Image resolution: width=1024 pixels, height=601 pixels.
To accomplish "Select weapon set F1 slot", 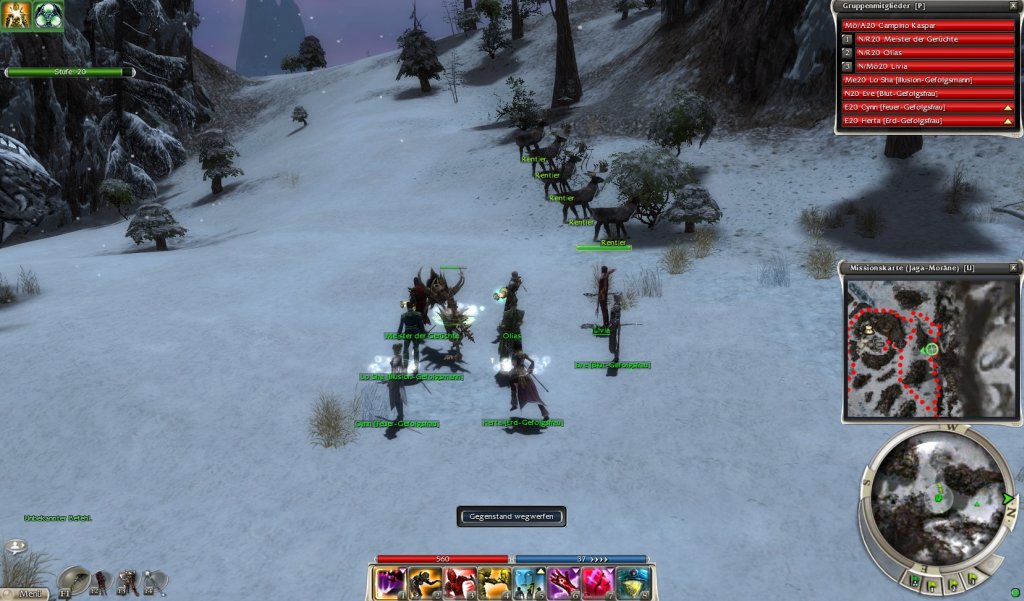I will coord(74,581).
